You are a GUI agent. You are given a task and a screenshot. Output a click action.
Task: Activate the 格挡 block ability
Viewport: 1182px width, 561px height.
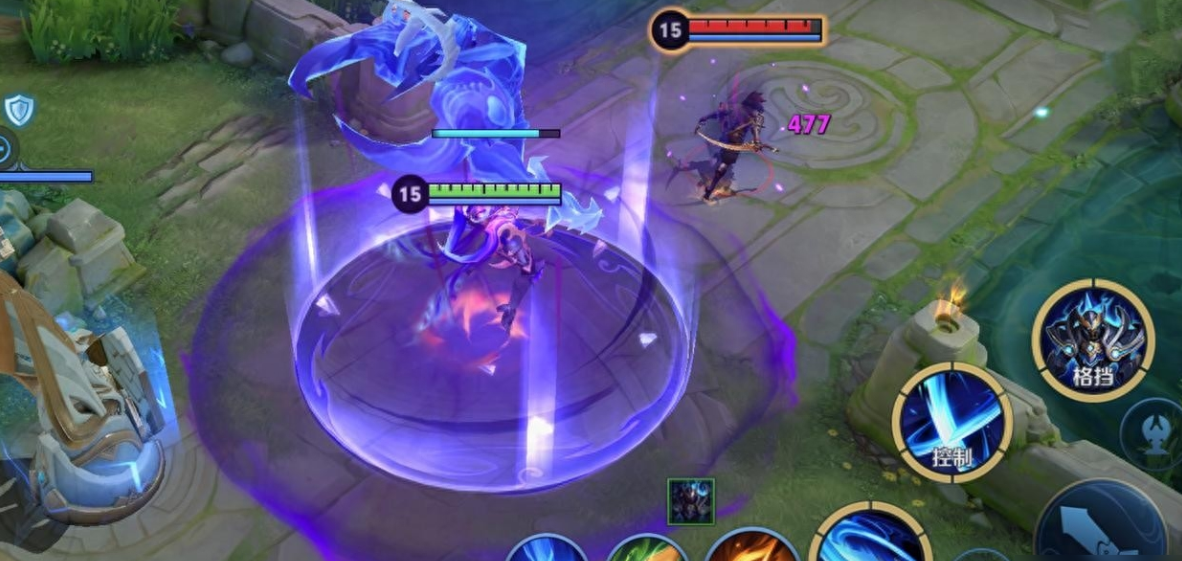coord(1093,340)
